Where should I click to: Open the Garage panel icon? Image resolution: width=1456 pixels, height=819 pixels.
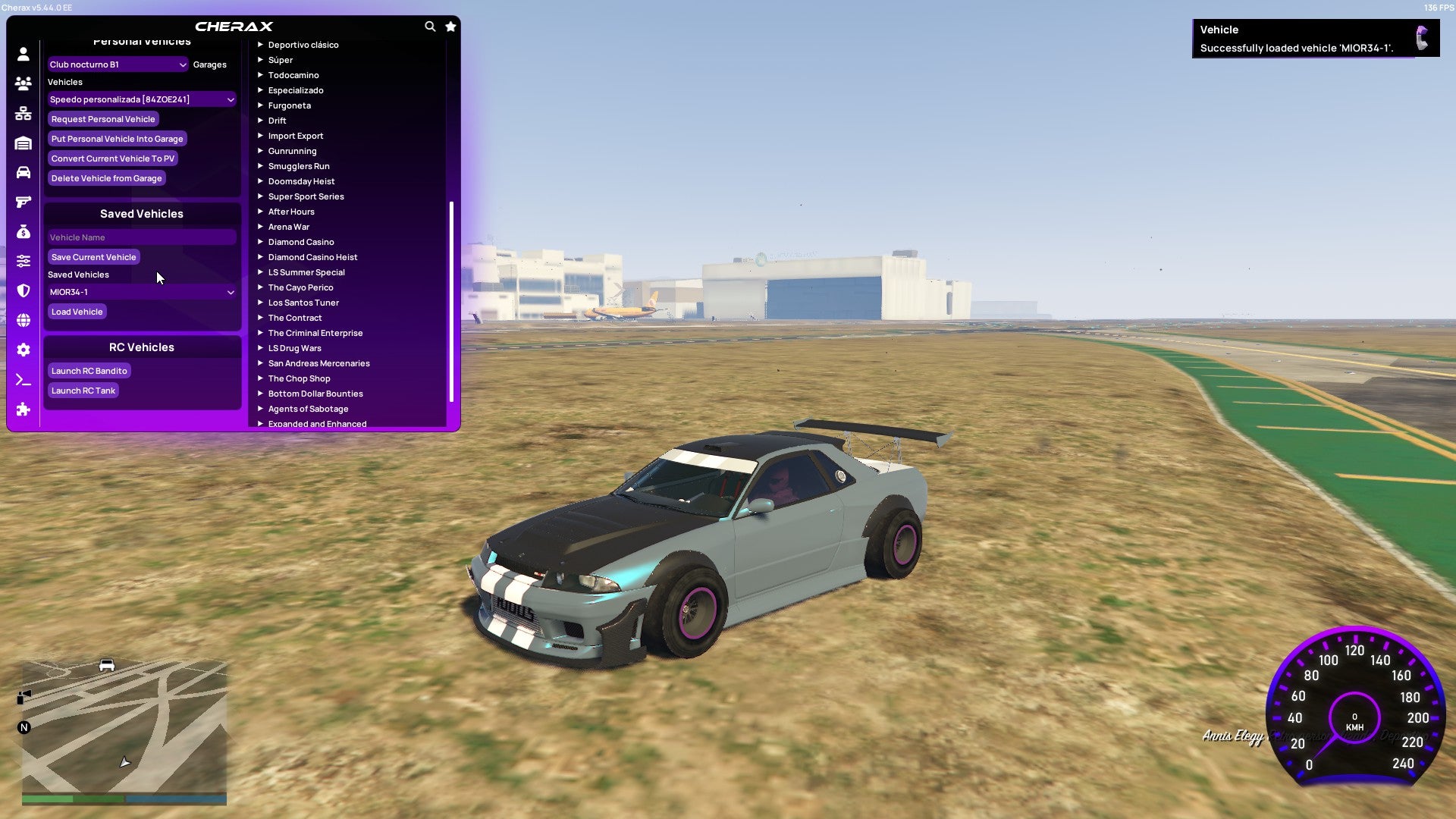[23, 143]
